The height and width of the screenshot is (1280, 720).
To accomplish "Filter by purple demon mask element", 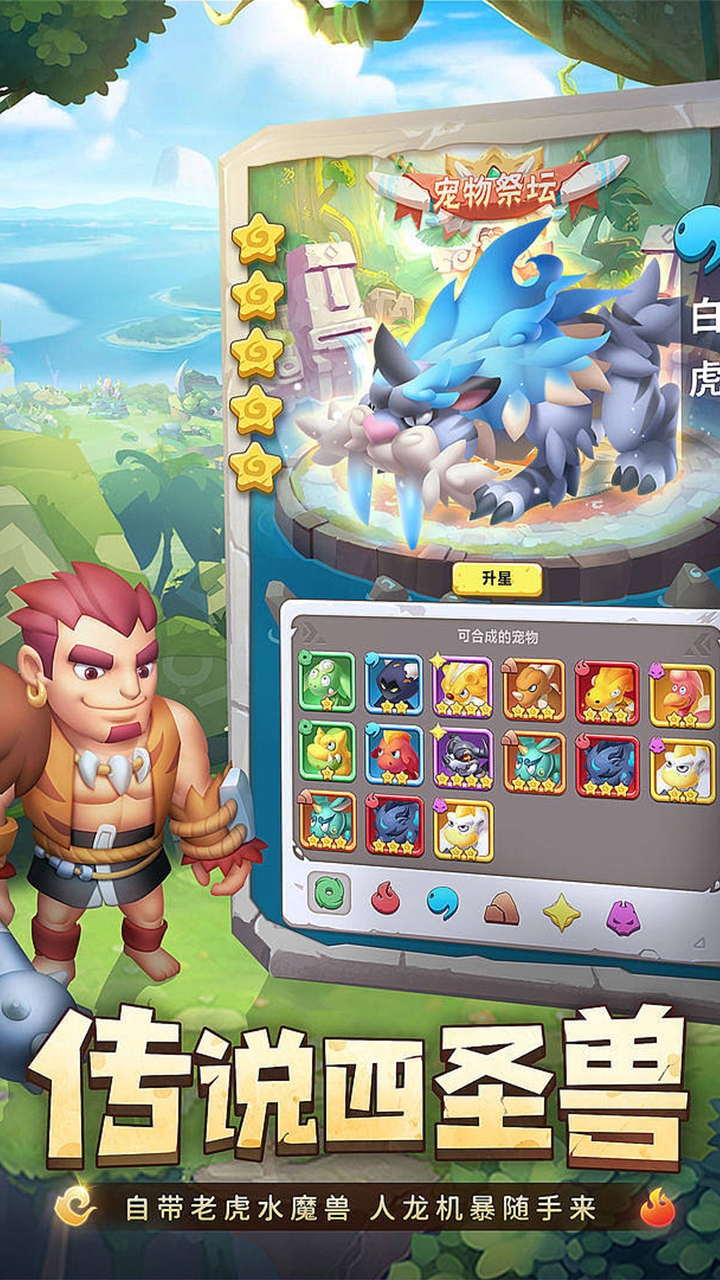I will click(623, 917).
